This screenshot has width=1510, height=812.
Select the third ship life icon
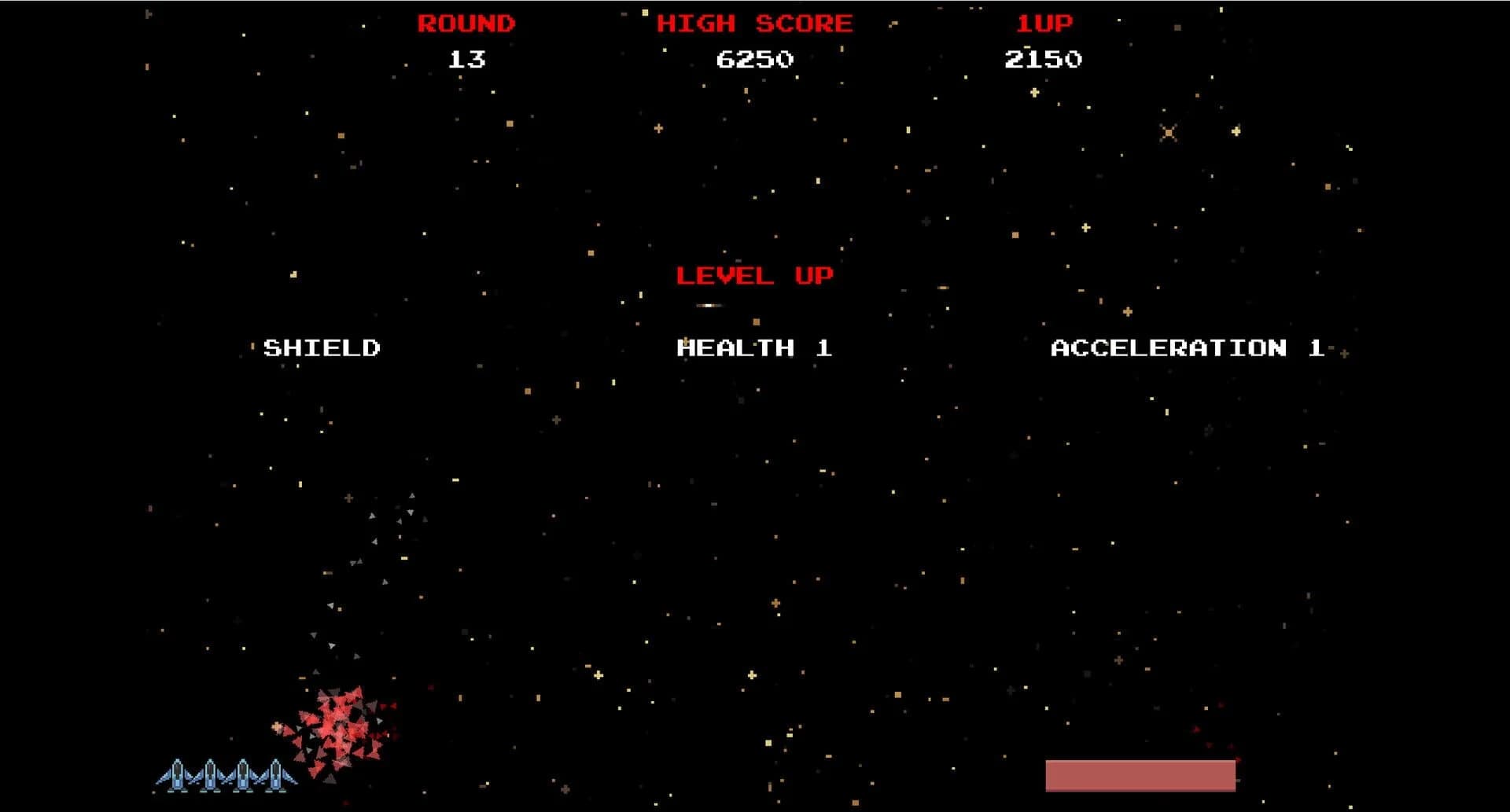[244, 775]
